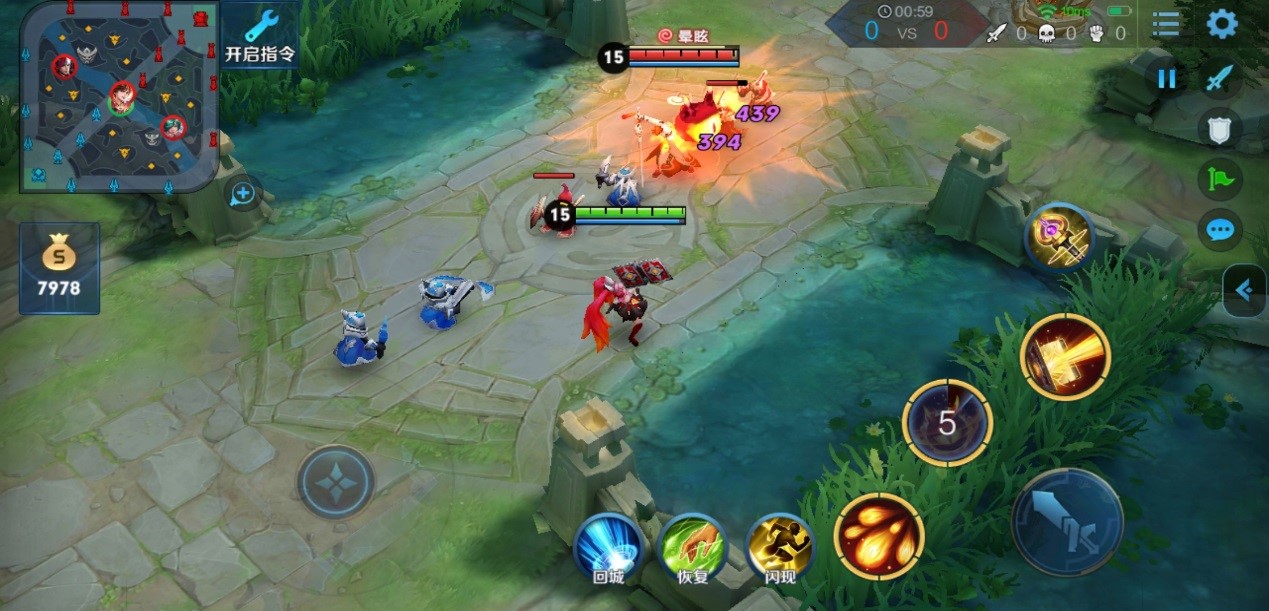Click the minimap in the corner

coord(118,96)
